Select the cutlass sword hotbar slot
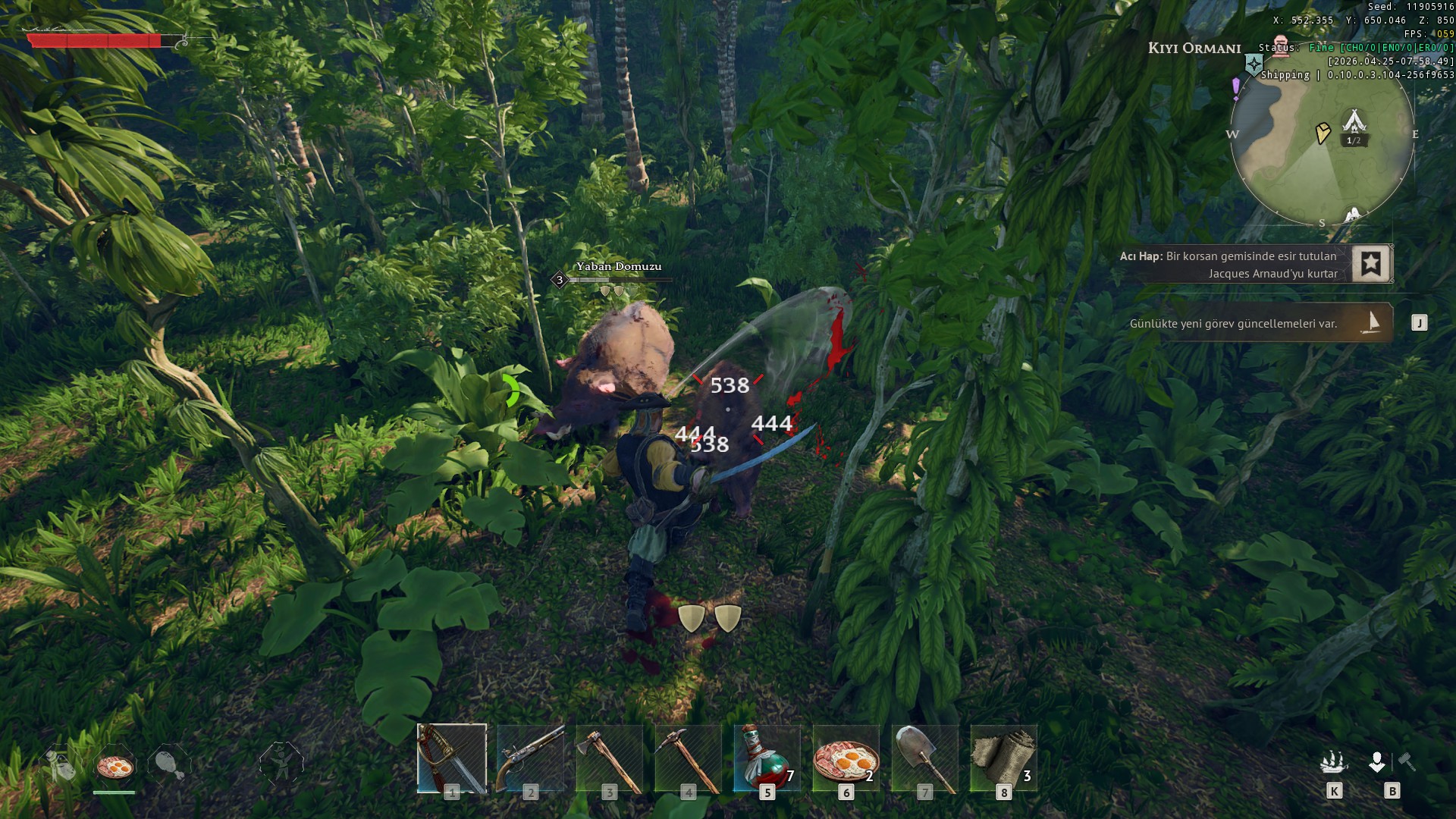1456x819 pixels. pyautogui.click(x=452, y=758)
